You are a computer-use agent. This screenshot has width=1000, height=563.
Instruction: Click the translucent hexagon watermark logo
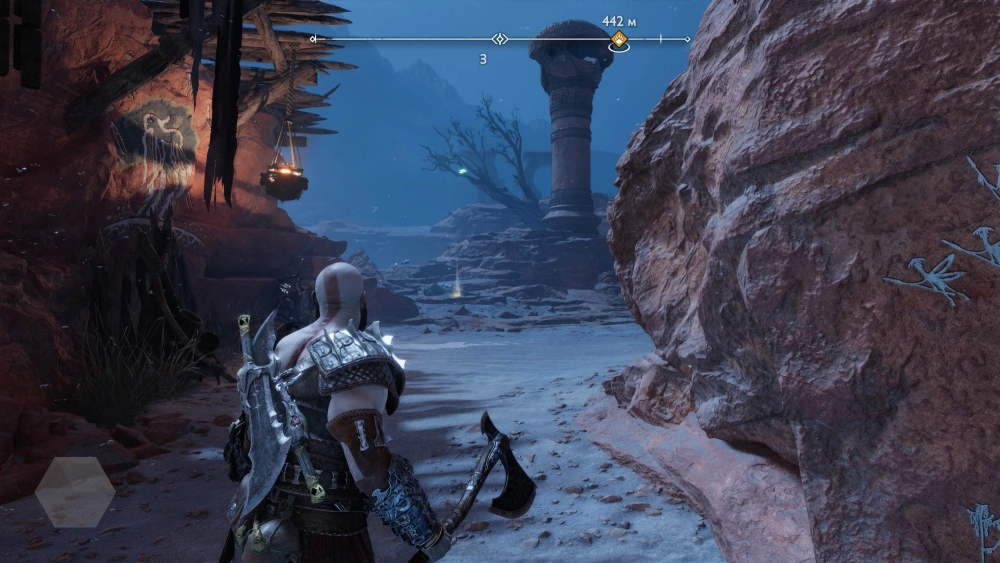point(75,492)
